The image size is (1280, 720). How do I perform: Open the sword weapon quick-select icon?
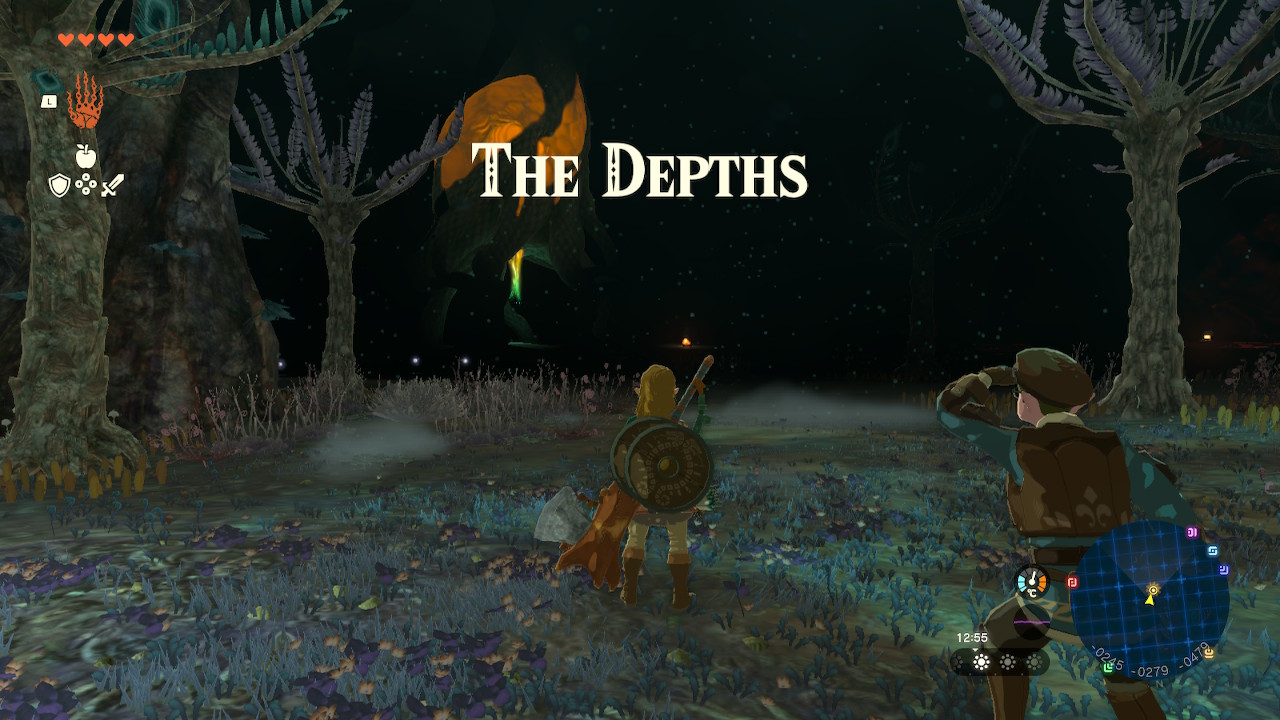pyautogui.click(x=112, y=185)
